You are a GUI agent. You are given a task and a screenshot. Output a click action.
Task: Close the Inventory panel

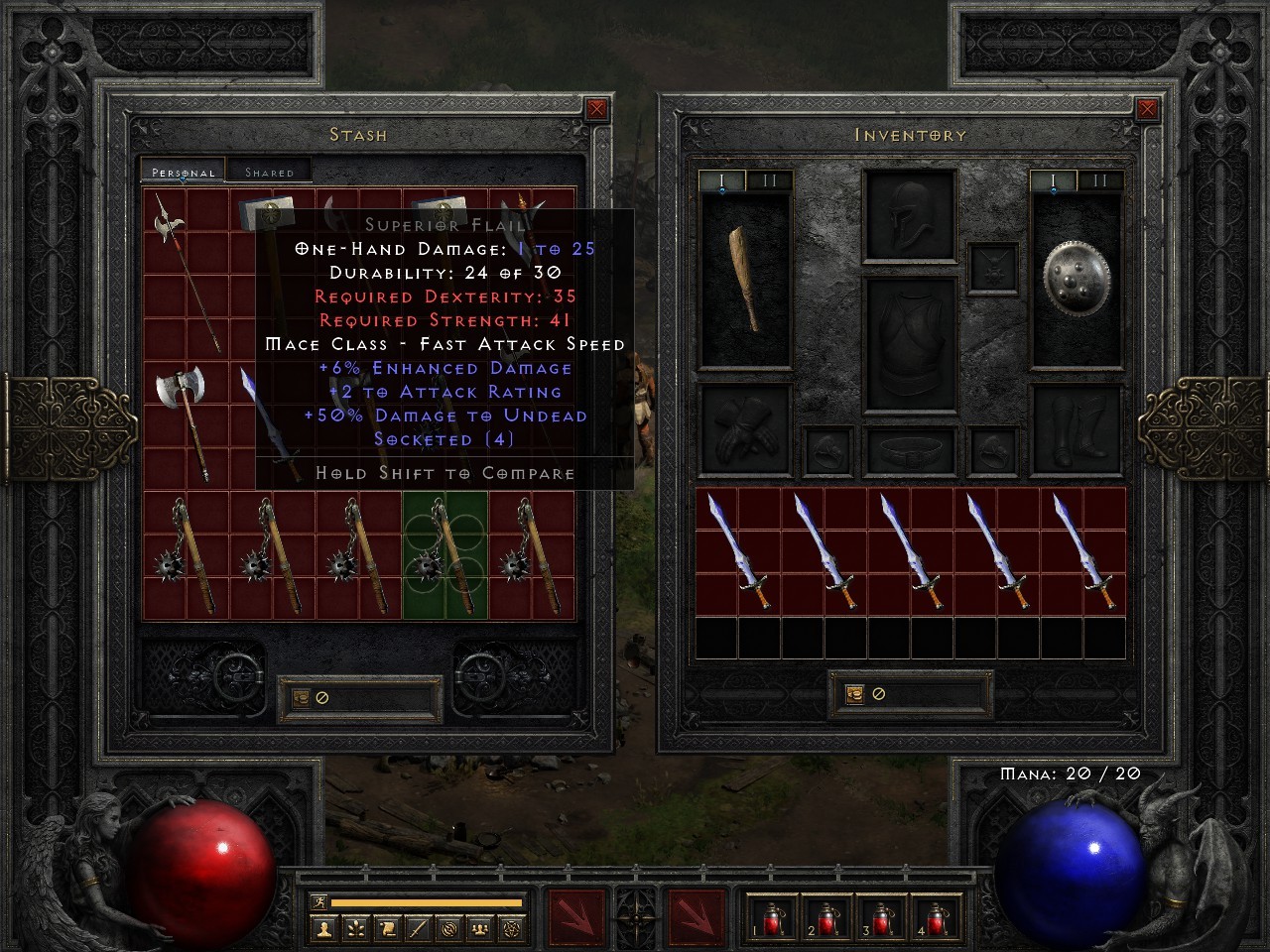click(x=1148, y=108)
